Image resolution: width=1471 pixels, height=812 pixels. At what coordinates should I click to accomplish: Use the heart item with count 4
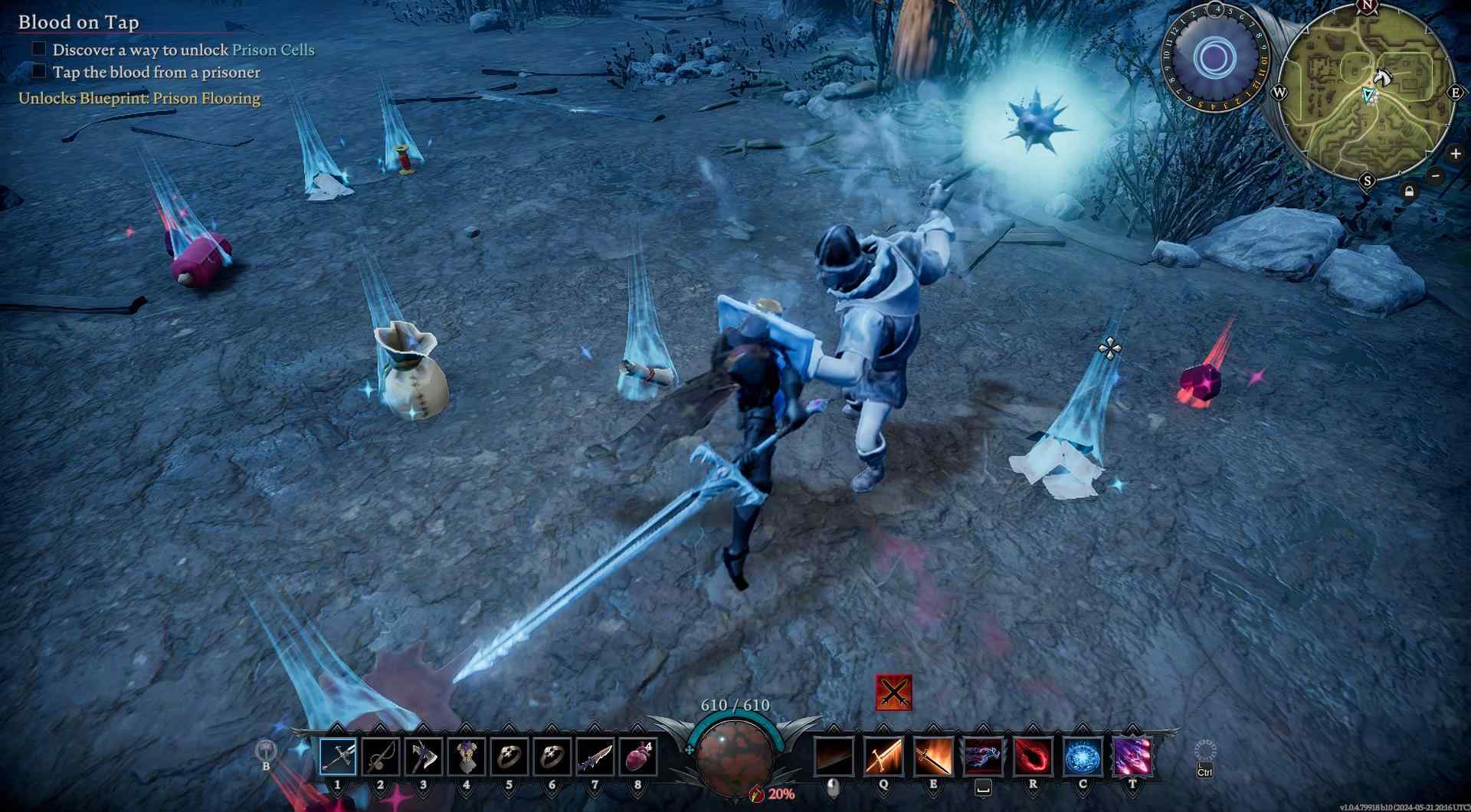pos(637,757)
